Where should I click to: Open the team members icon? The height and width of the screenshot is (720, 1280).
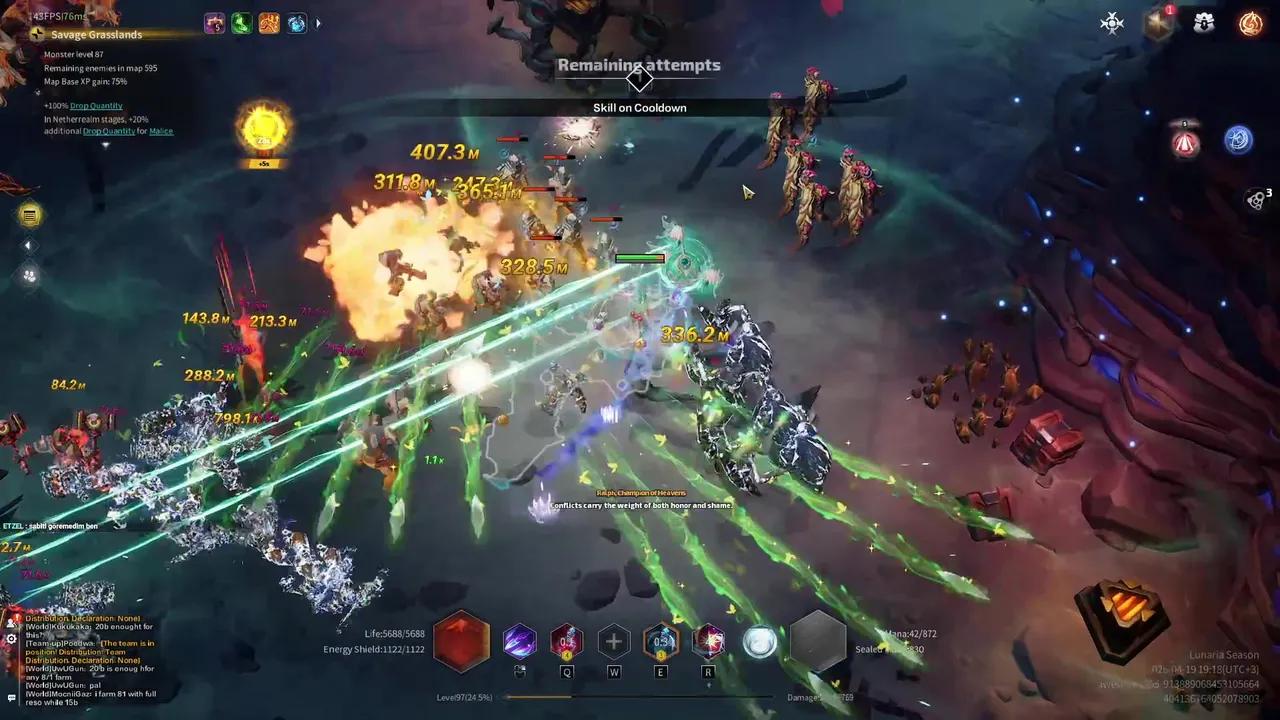pyautogui.click(x=30, y=275)
